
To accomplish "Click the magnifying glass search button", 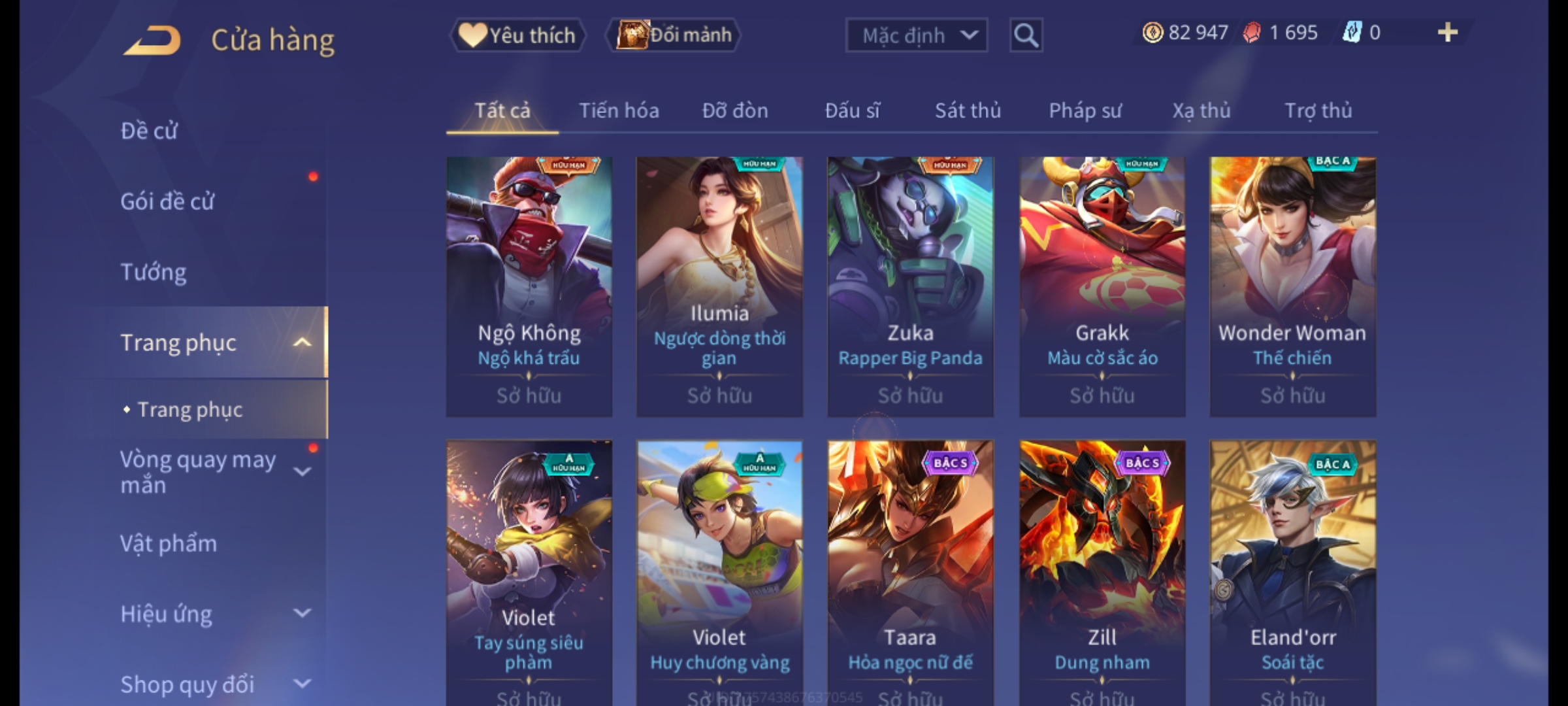I will (1026, 35).
